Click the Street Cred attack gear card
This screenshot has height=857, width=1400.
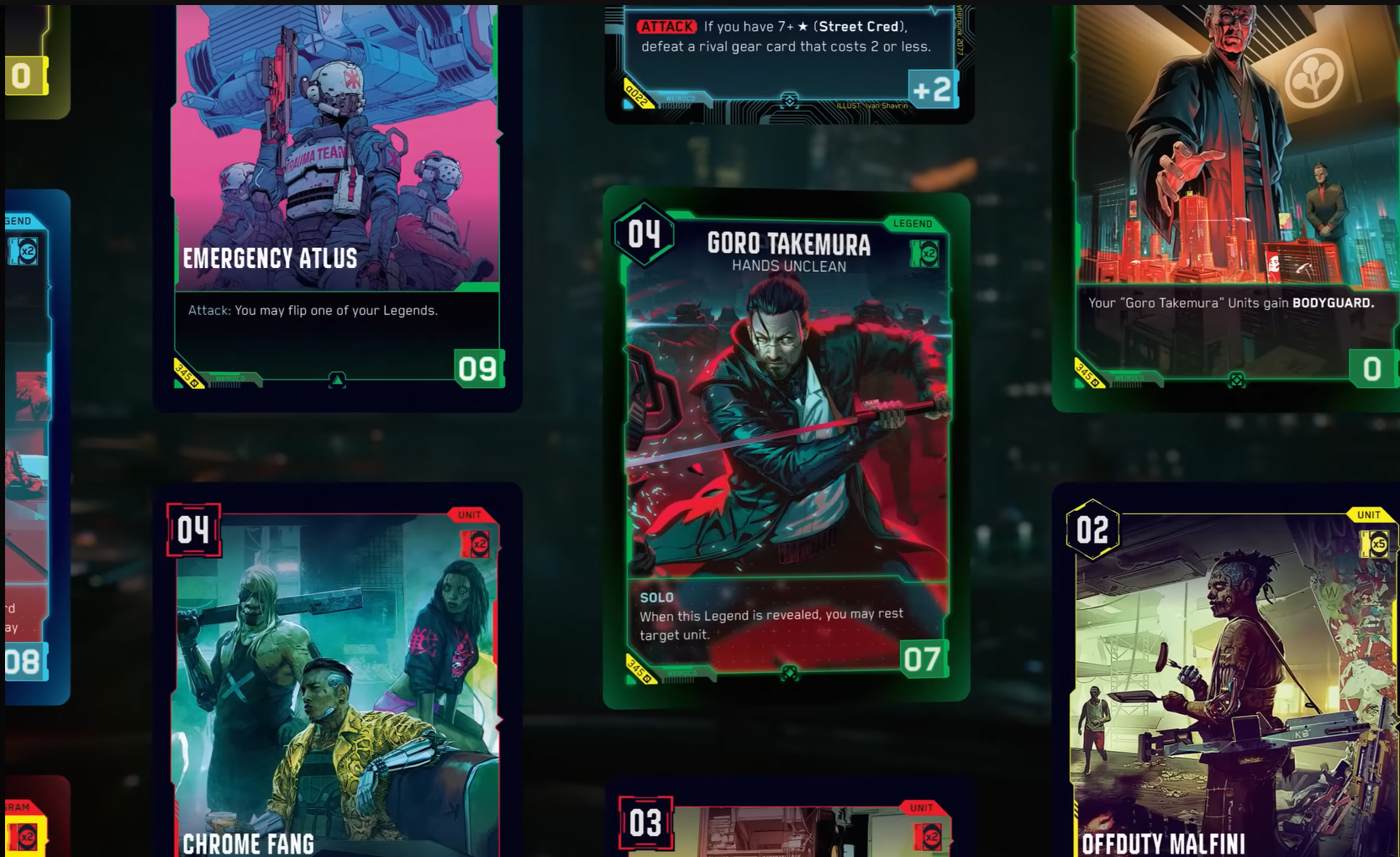point(788,59)
